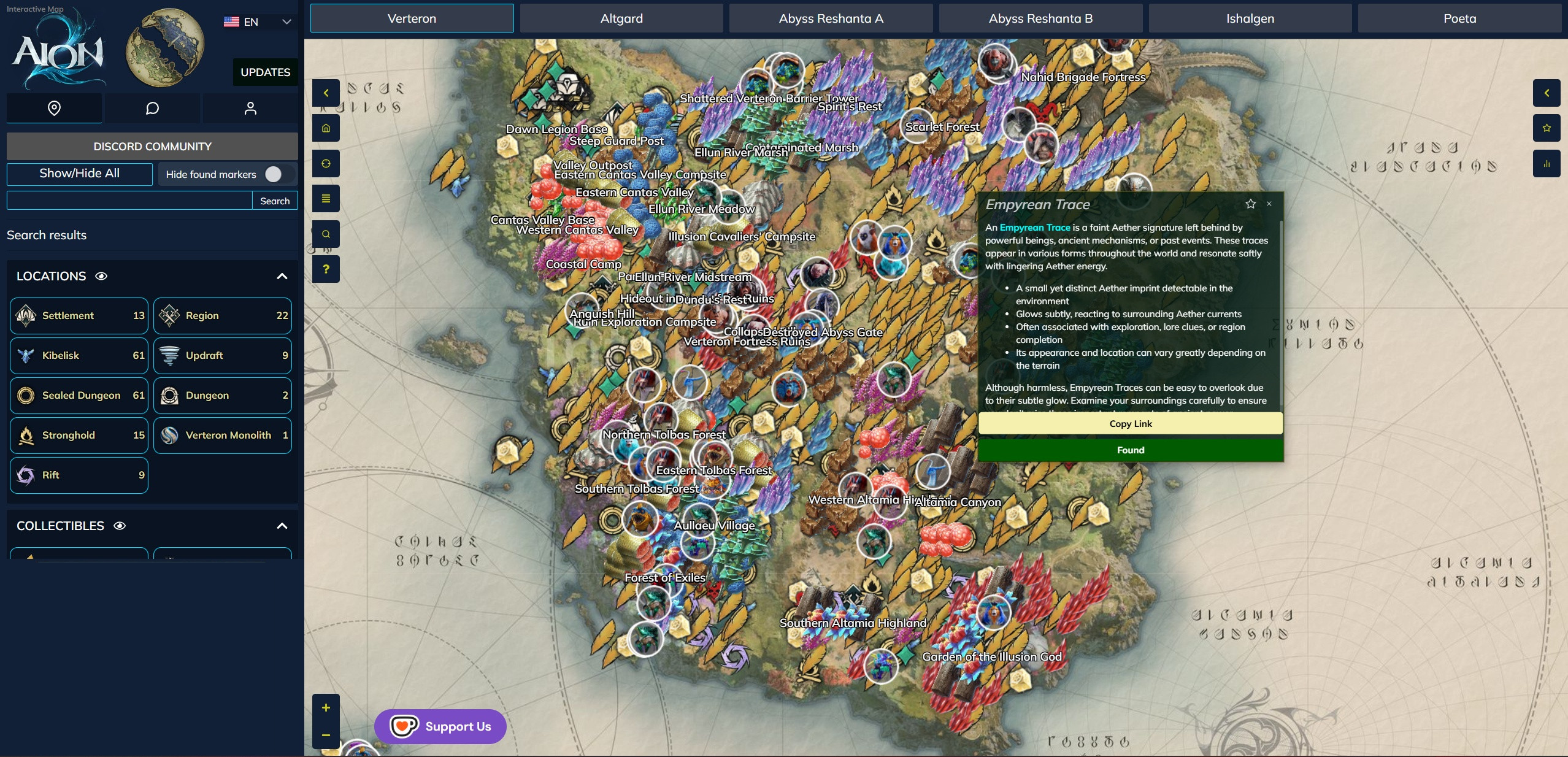Open the Abyss Reshanta A map
1568x757 pixels.
[831, 18]
